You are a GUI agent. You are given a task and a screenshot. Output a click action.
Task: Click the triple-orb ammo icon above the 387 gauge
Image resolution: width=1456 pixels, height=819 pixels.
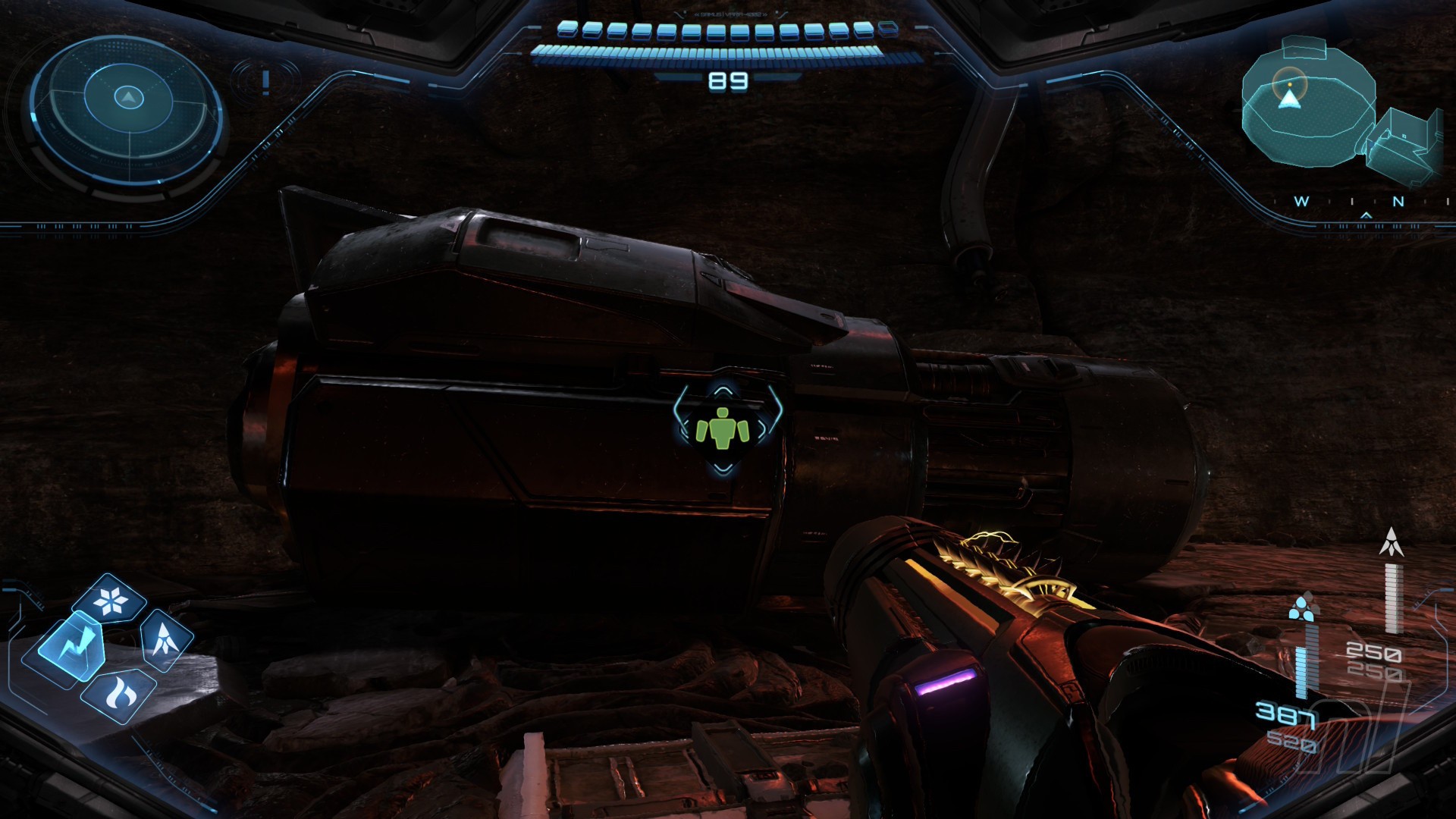coord(1302,606)
